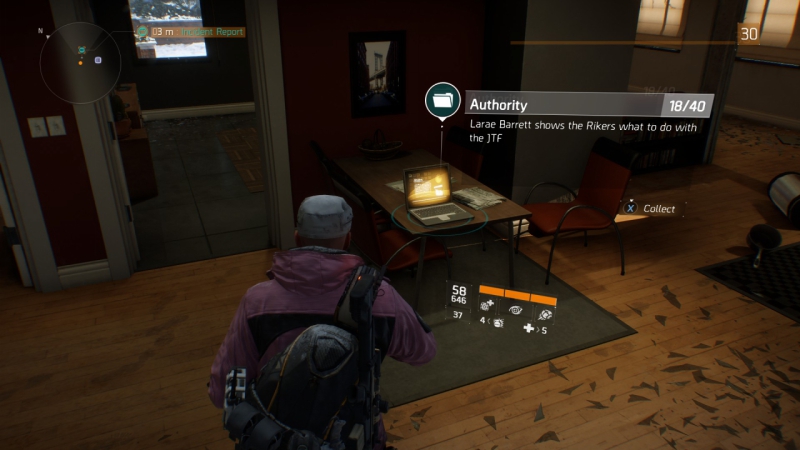The height and width of the screenshot is (450, 800).
Task: Select the teal folder collectible icon
Action: 441,99
